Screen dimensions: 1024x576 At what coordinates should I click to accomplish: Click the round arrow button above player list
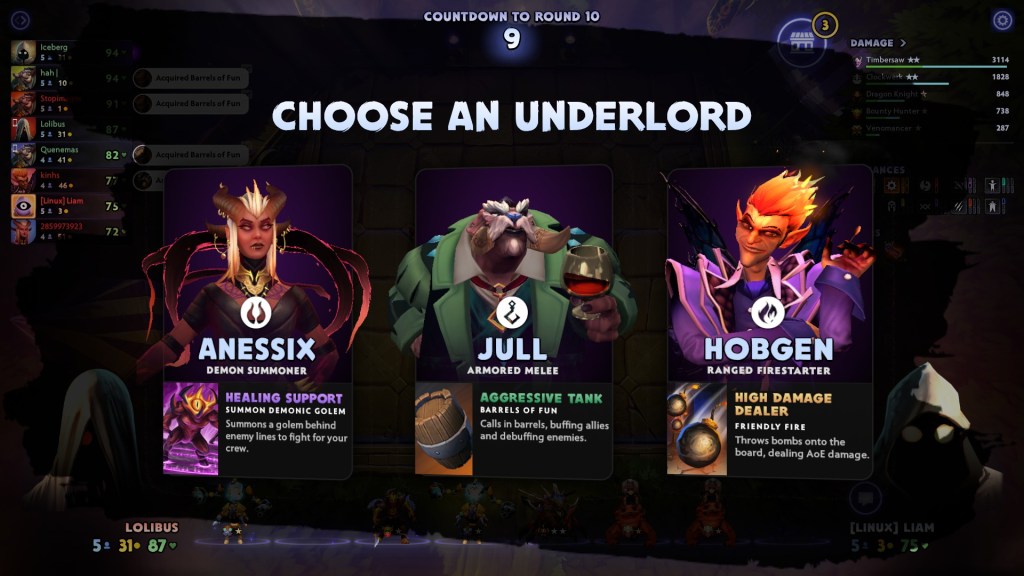coord(20,20)
